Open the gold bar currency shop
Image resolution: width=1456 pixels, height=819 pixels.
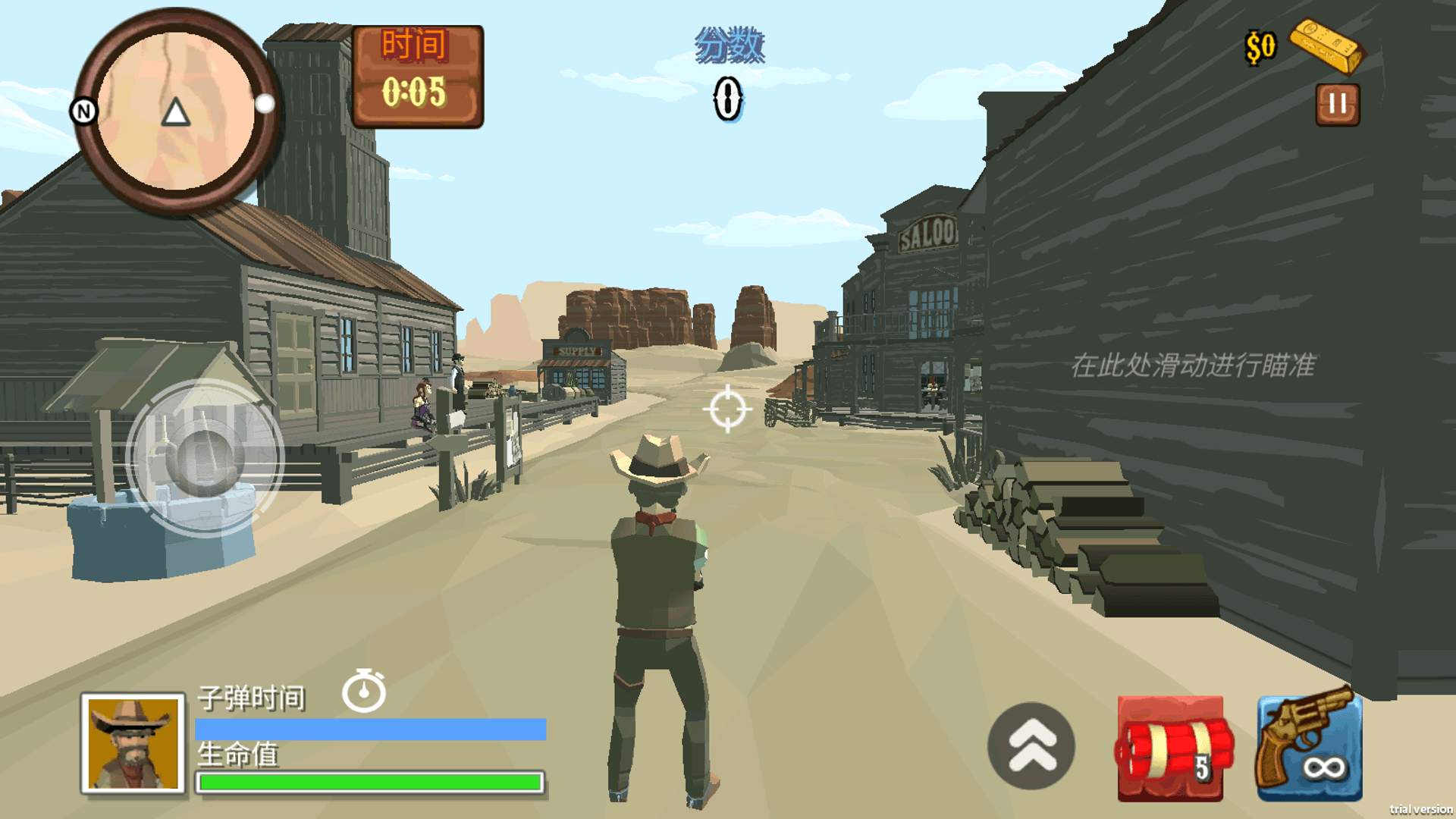[x=1326, y=47]
